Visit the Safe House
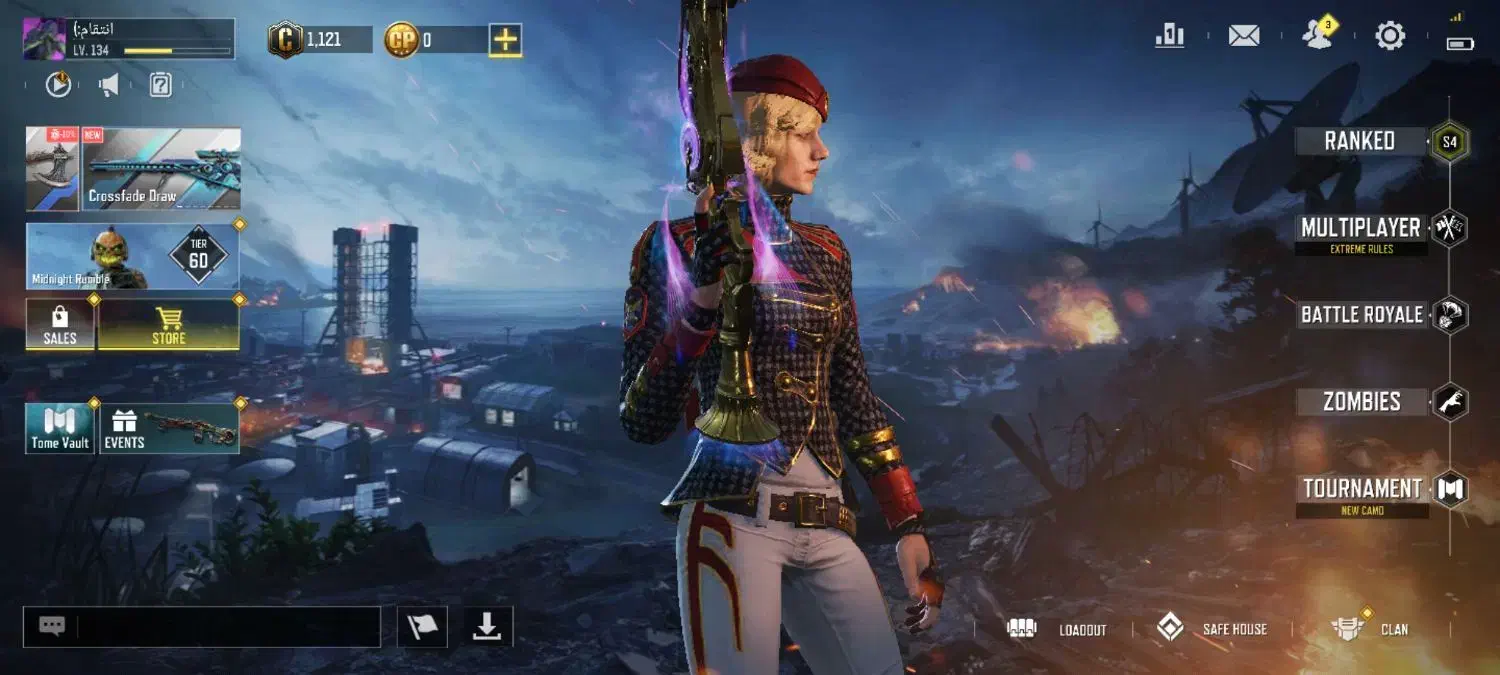This screenshot has height=675, width=1500. (x=1211, y=629)
